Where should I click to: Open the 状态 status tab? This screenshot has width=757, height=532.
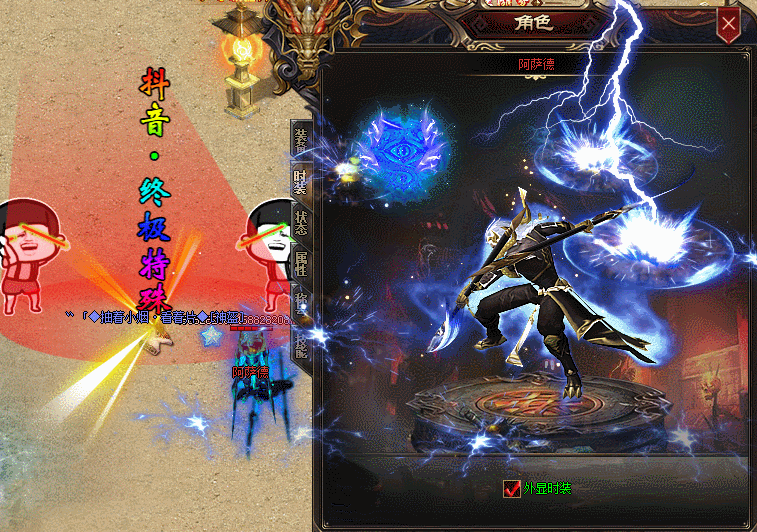(x=300, y=223)
